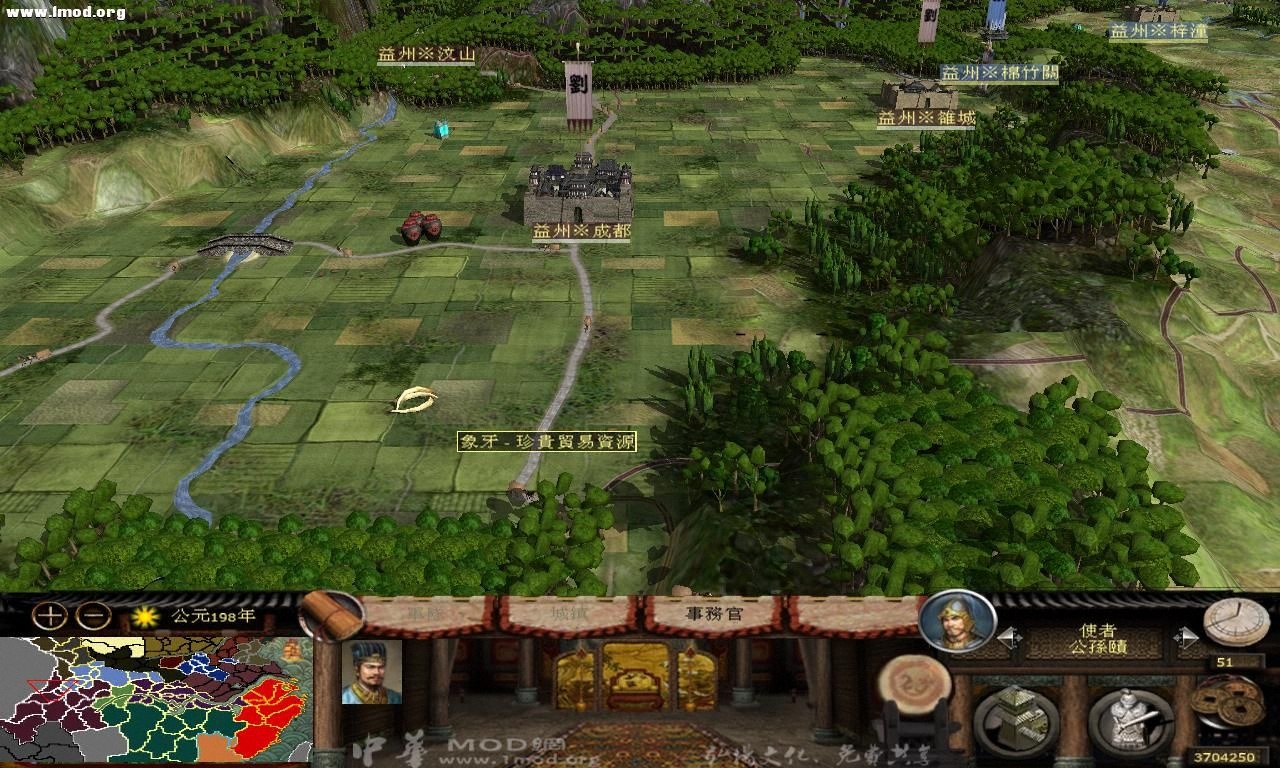
Task: Click the round faction seal icon
Action: click(x=917, y=687)
